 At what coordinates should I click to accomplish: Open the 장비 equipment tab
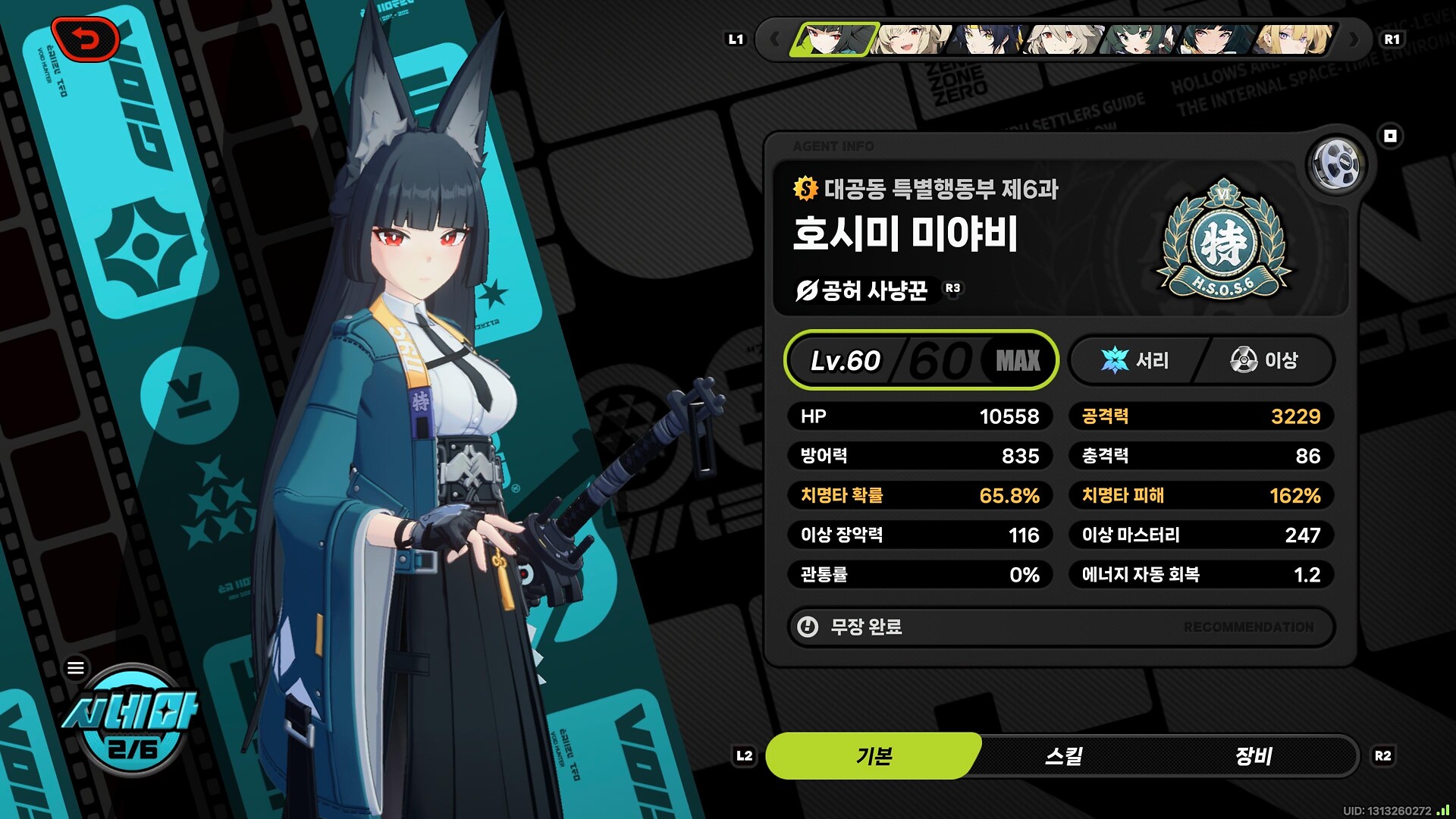(1253, 756)
